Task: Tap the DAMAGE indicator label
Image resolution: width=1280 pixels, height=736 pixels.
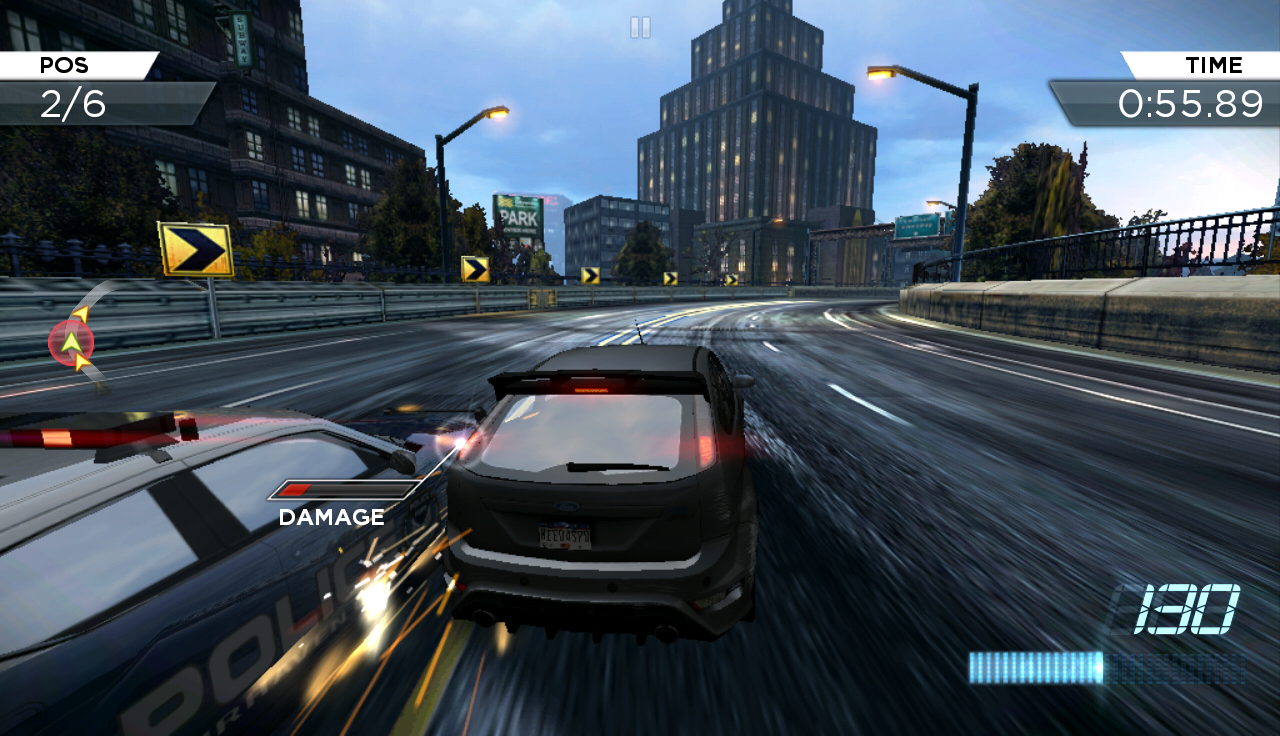Action: pyautogui.click(x=330, y=517)
